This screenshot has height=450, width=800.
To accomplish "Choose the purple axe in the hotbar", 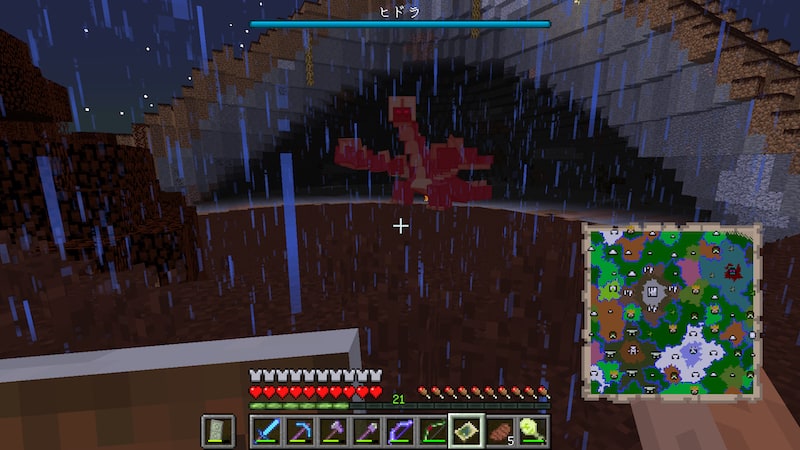I will click(334, 431).
